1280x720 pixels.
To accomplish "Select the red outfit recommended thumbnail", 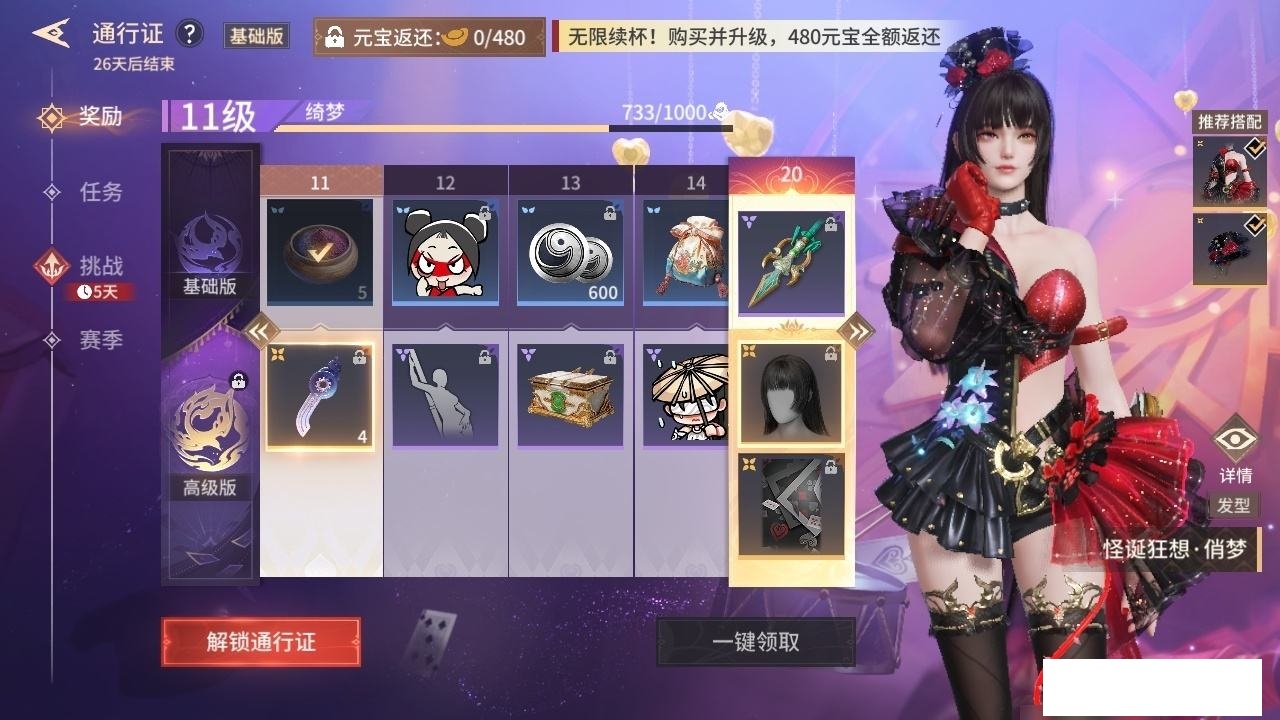I will [1230, 170].
